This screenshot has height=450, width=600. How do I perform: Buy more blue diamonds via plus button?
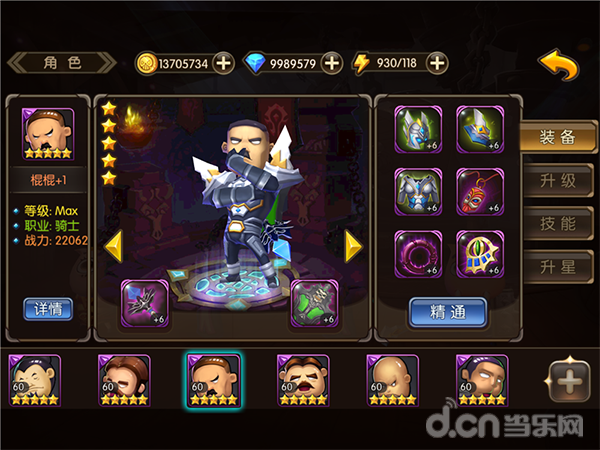tap(332, 64)
